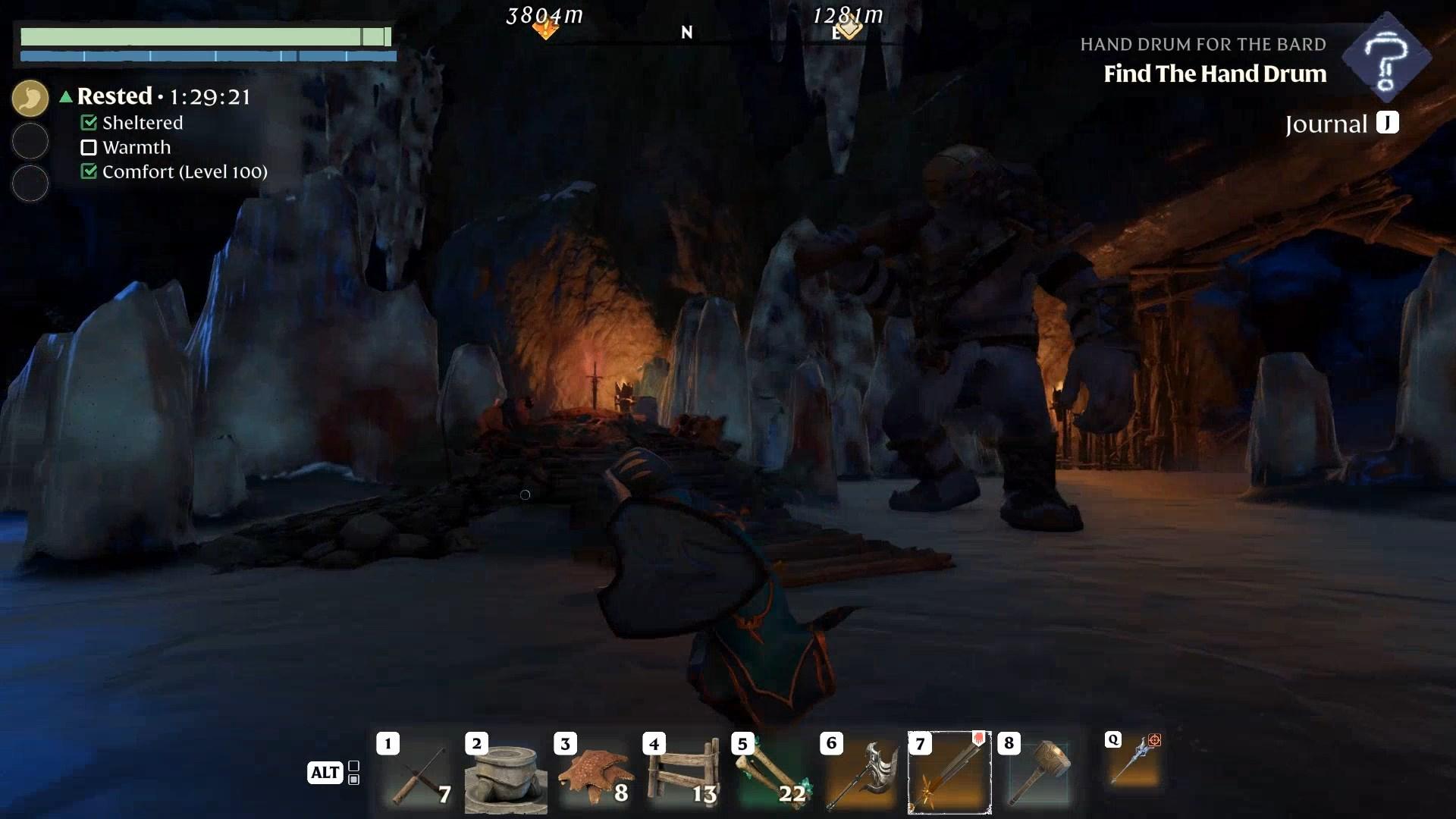
Task: Click the Find The Hand Drum objective
Action: coord(1215,74)
